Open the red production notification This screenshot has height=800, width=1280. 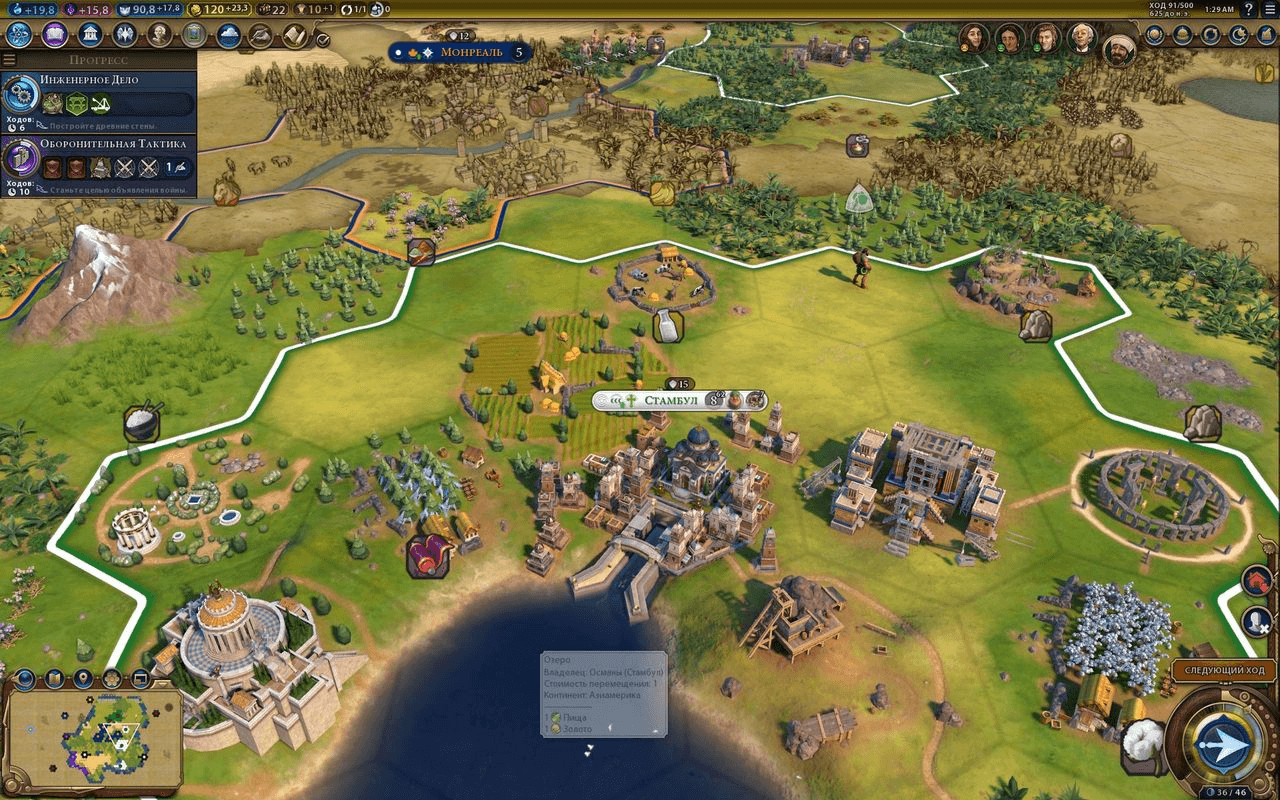(1257, 580)
